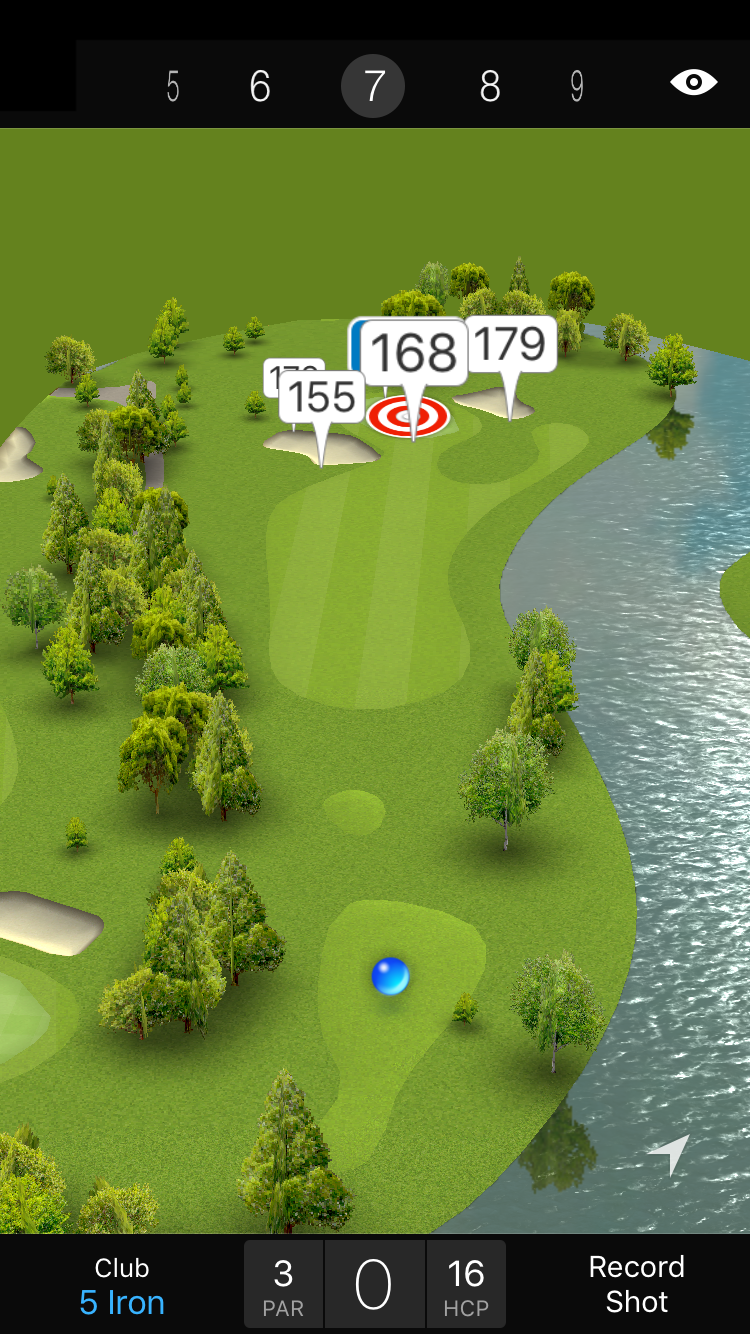
Task: Tap the red target on the green
Action: (408, 417)
